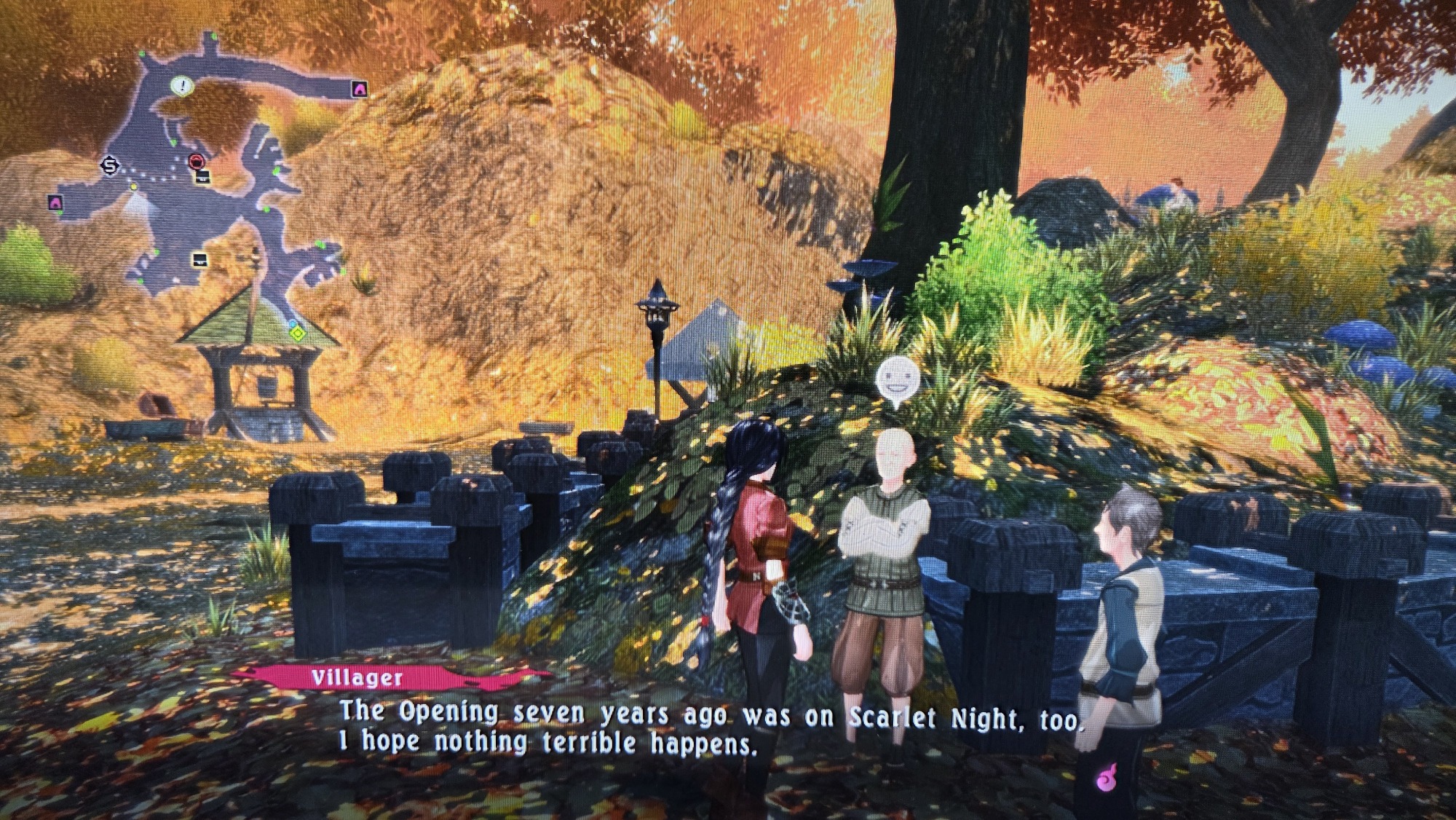This screenshot has width=1456, height=820.
Task: Select the red circular map marker
Action: coord(197,161)
